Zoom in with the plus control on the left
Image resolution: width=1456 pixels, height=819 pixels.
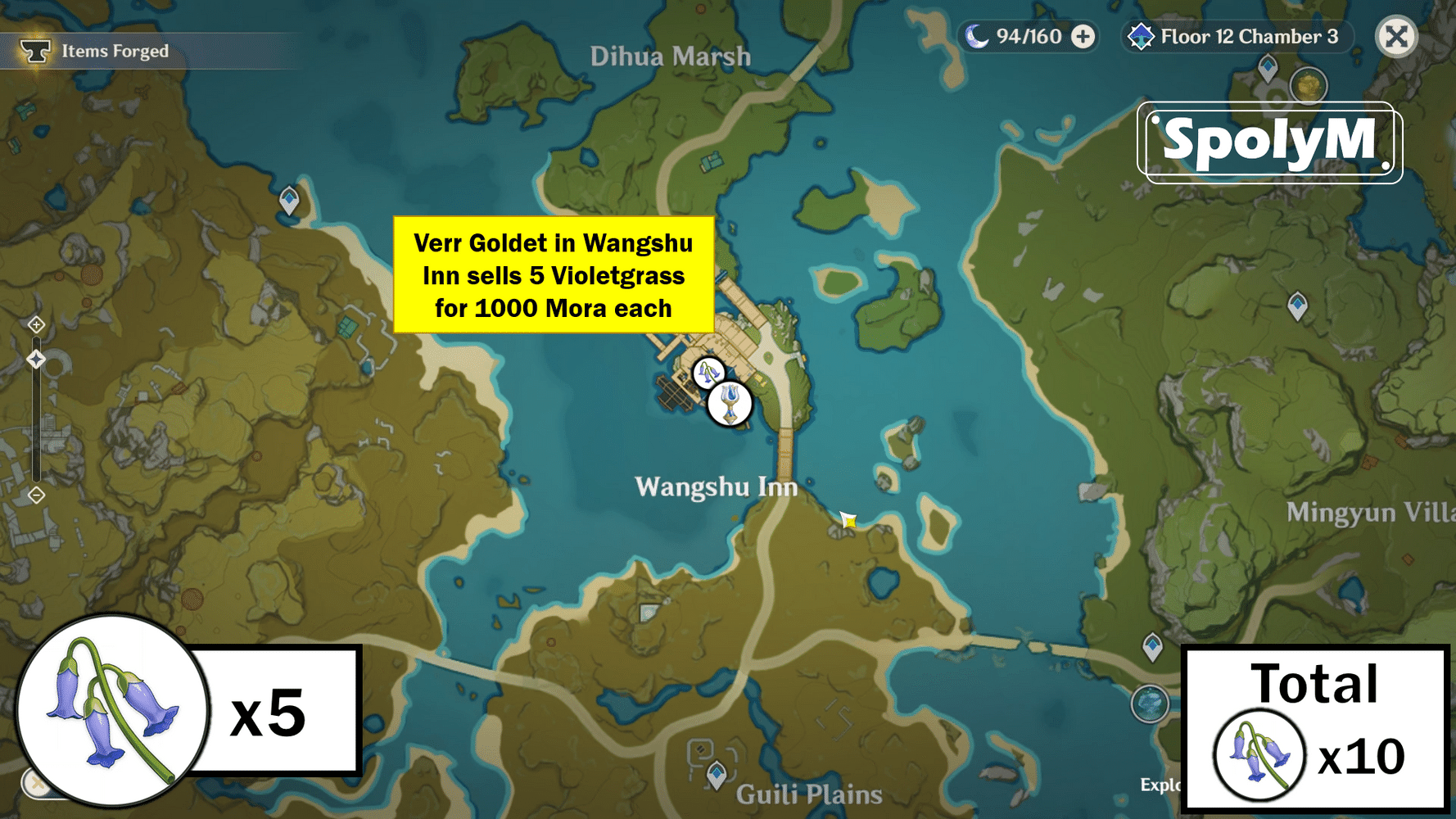click(x=36, y=324)
